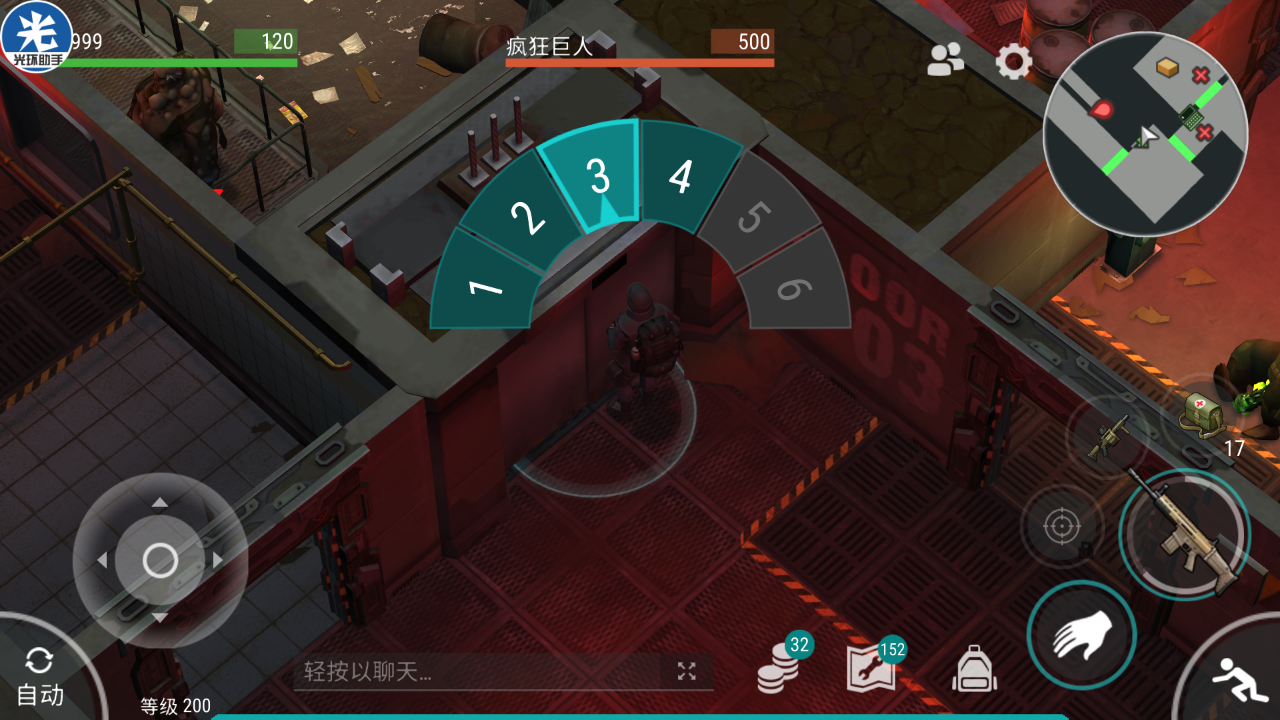The width and height of the screenshot is (1280, 720).
Task: Open the players group panel
Action: [x=945, y=61]
